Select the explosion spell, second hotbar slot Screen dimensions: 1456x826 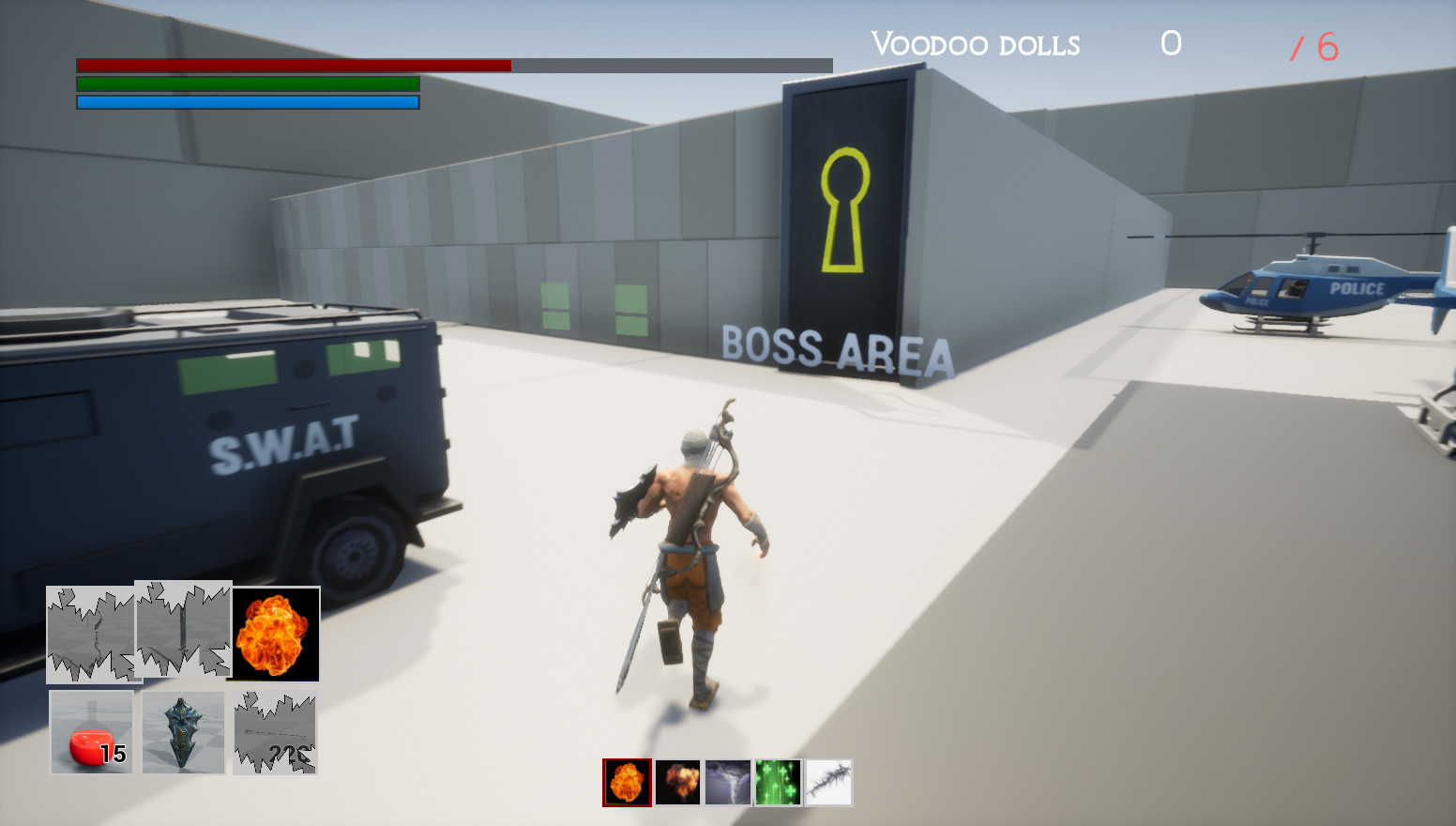pos(677,780)
